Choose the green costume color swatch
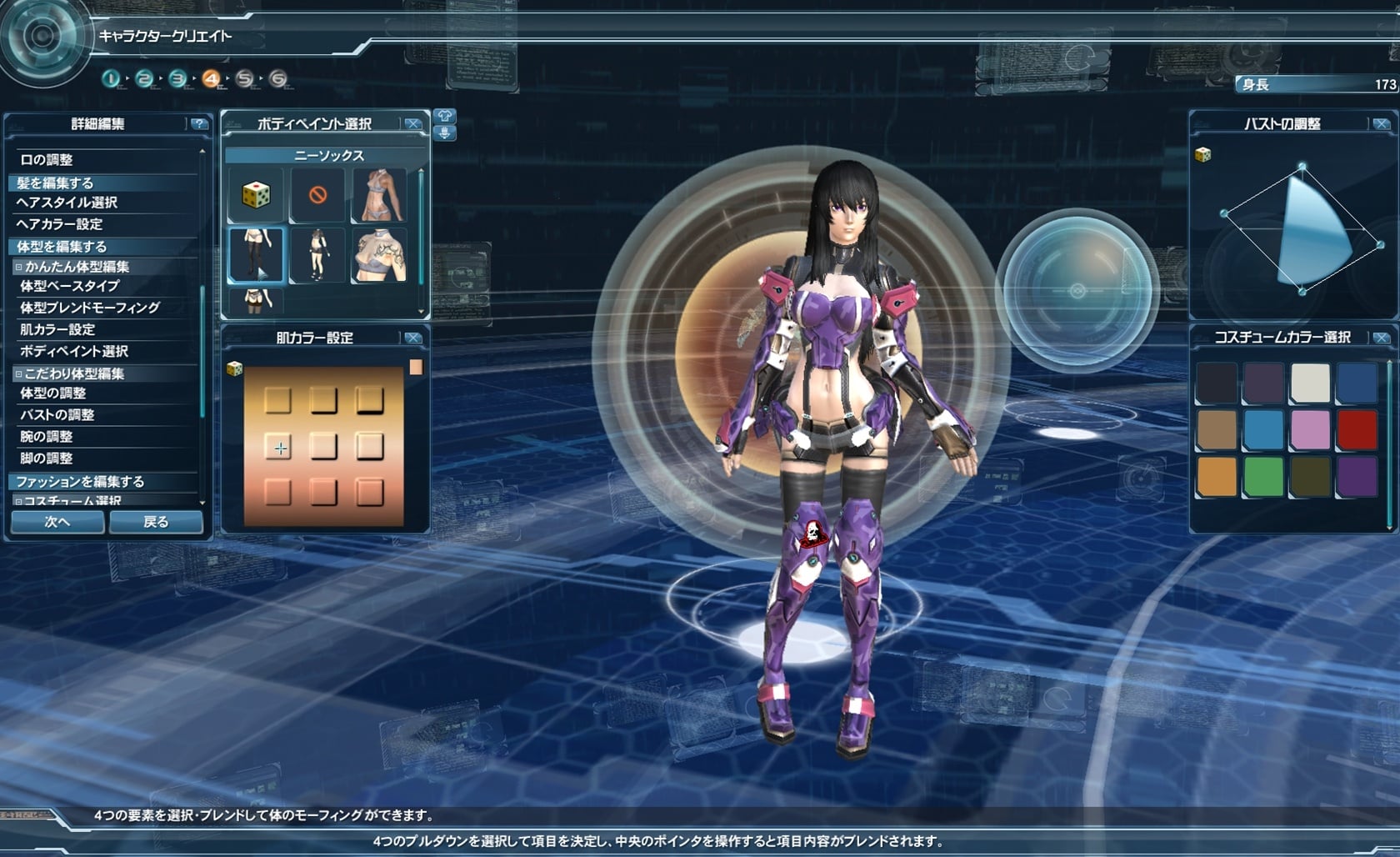Image resolution: width=1400 pixels, height=857 pixels. [1263, 477]
